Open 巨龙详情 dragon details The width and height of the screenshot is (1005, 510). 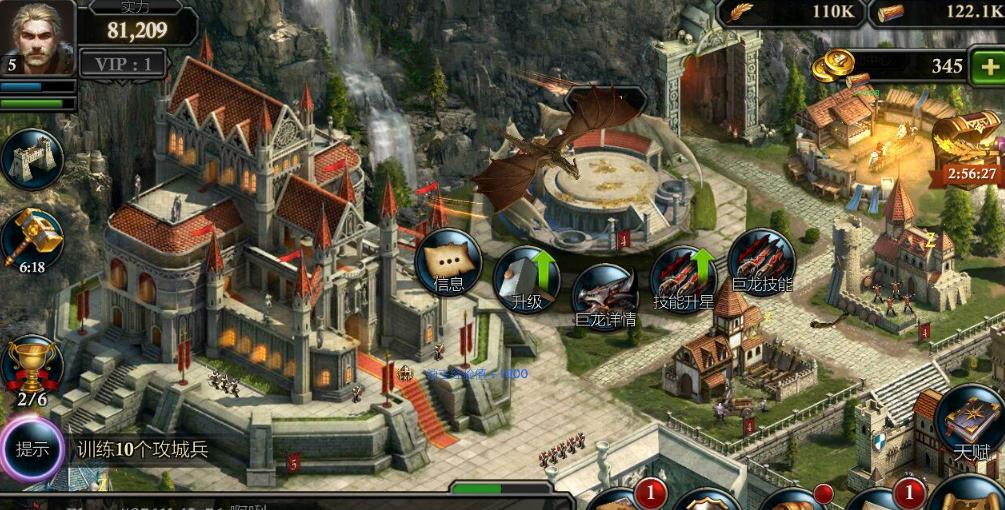tap(606, 296)
